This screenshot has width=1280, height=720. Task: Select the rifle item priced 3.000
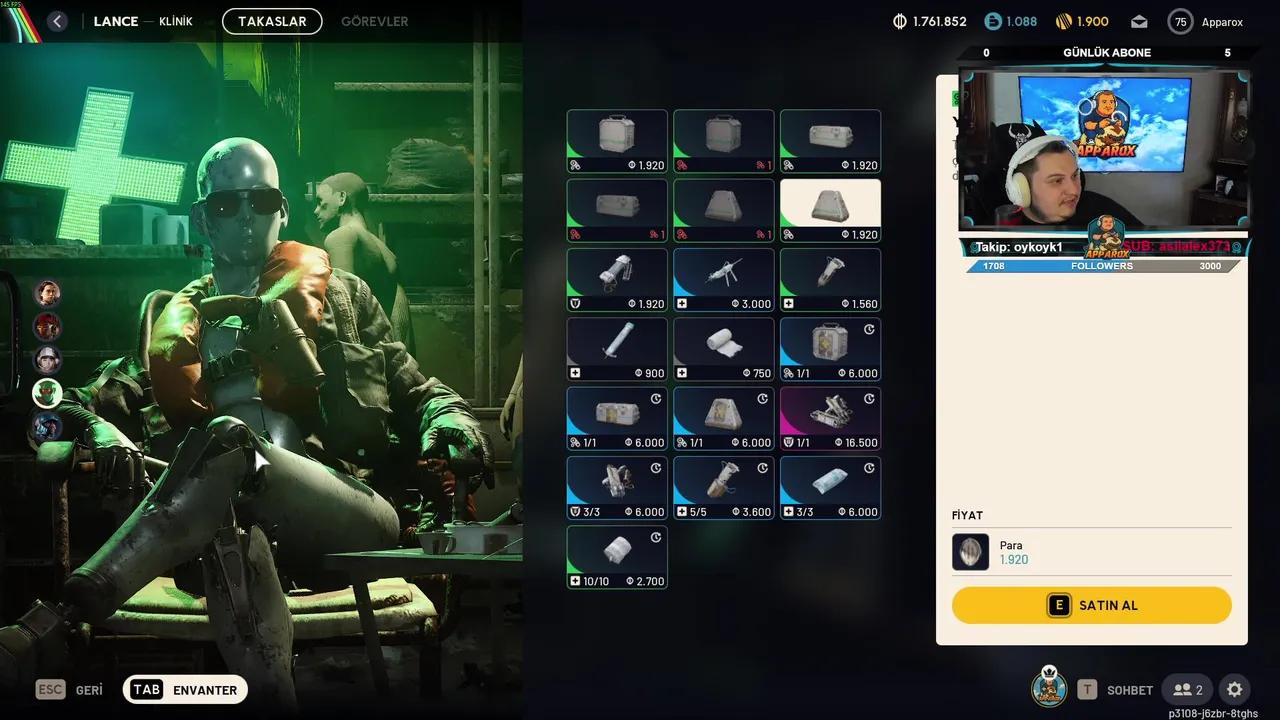tap(723, 278)
